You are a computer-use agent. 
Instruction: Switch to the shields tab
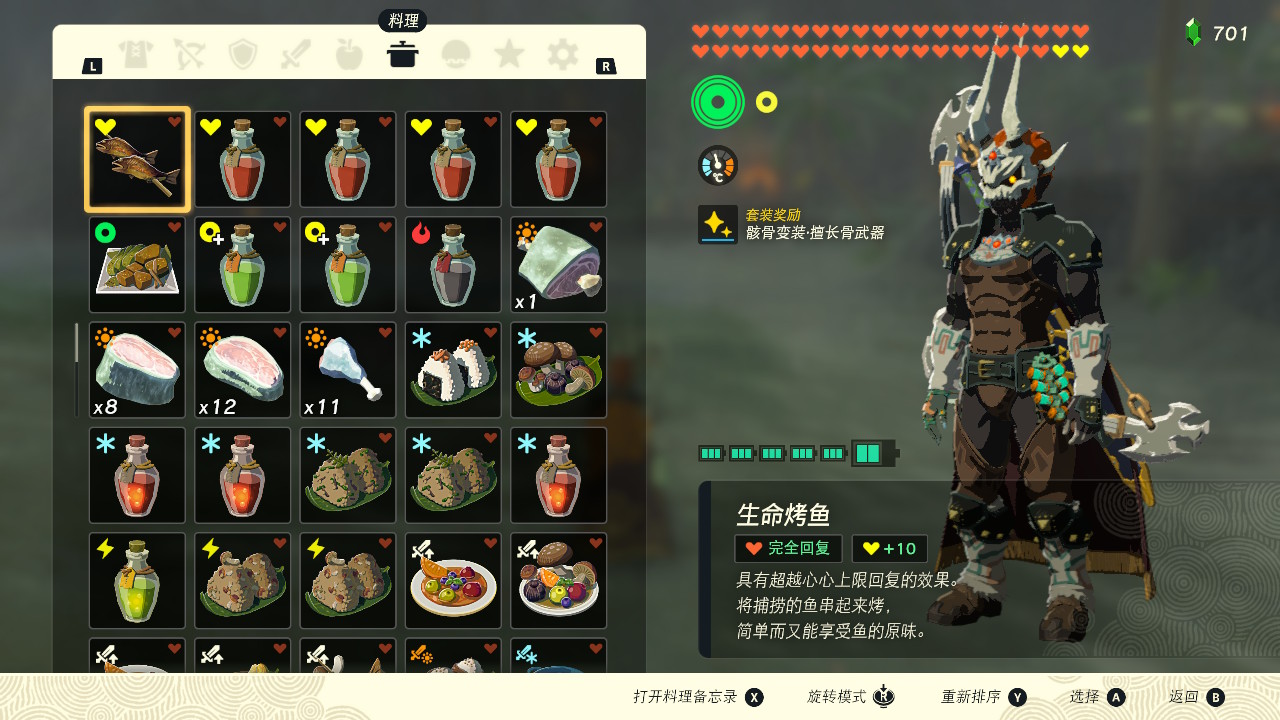click(243, 54)
